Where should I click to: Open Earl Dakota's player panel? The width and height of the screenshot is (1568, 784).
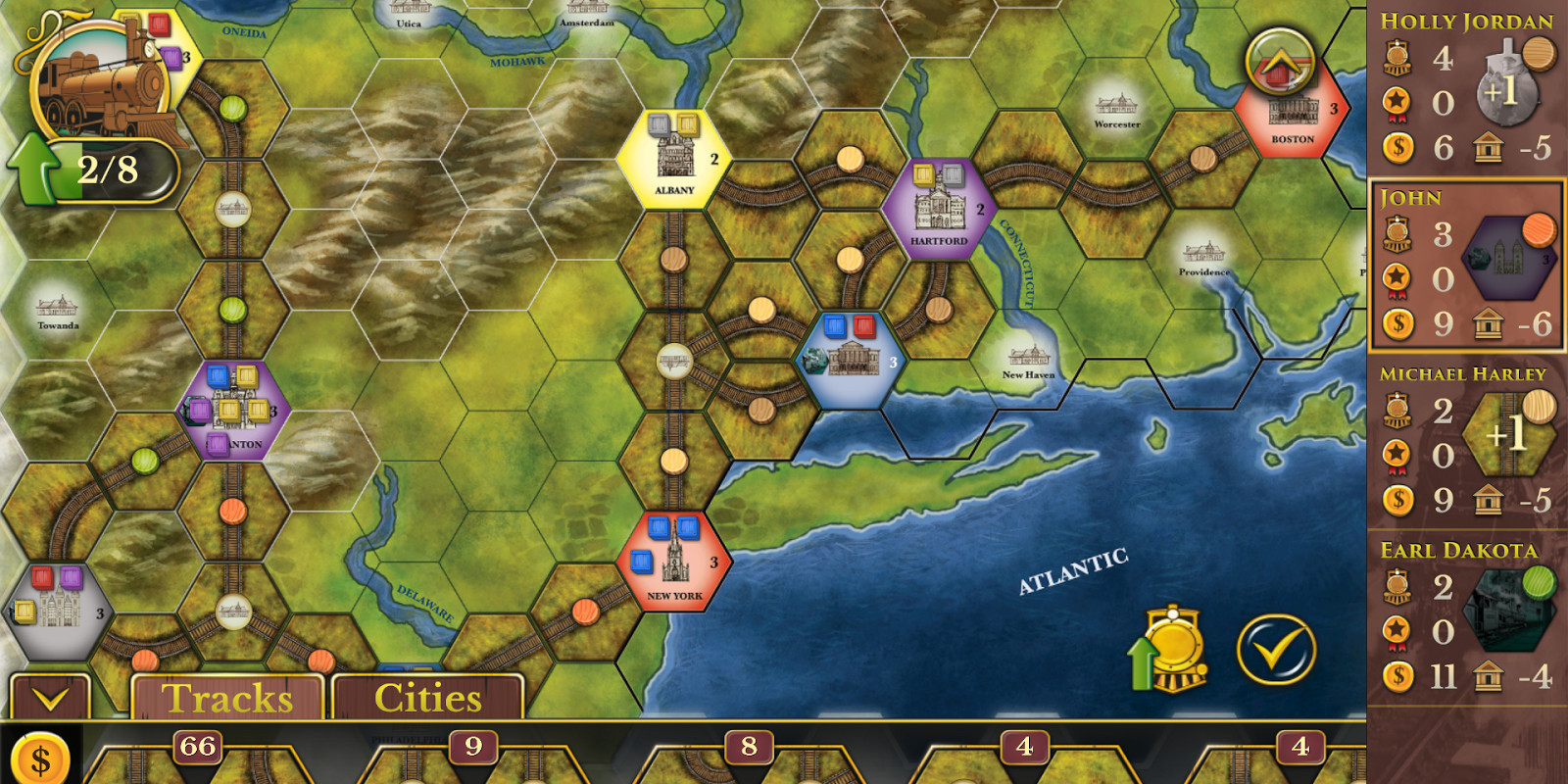[x=1466, y=618]
